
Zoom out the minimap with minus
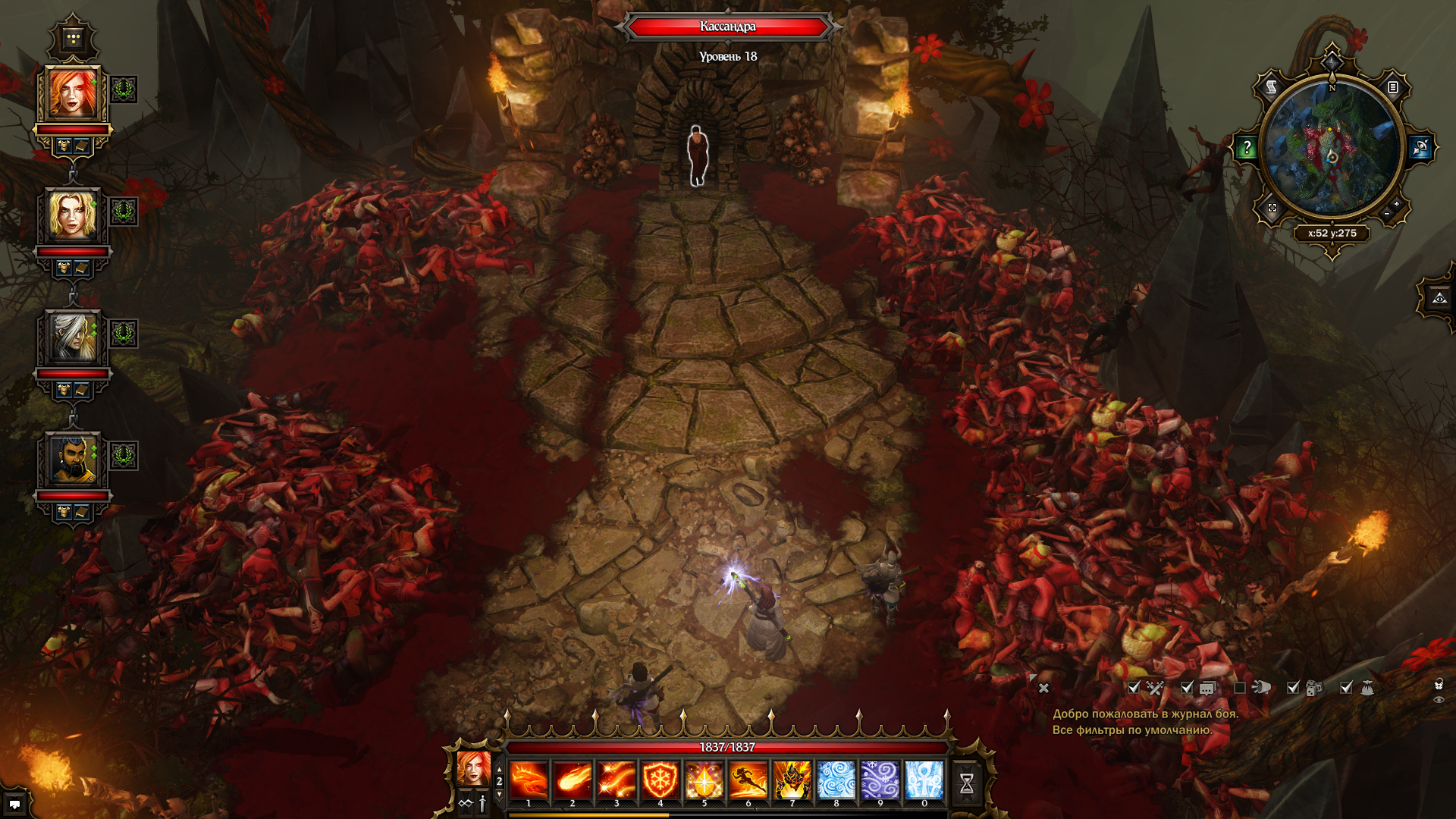(1387, 215)
